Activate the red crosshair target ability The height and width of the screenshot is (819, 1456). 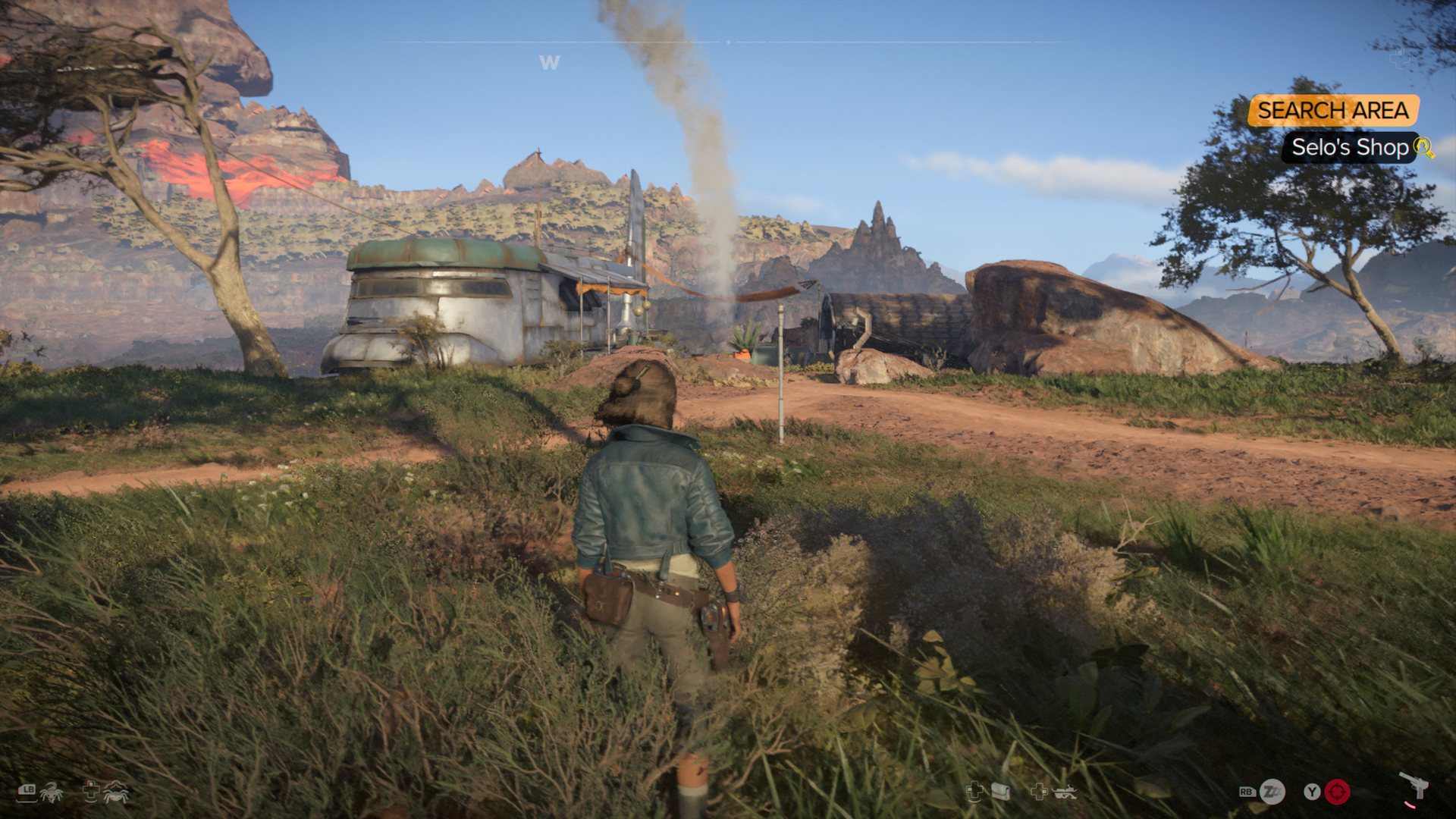[x=1337, y=792]
